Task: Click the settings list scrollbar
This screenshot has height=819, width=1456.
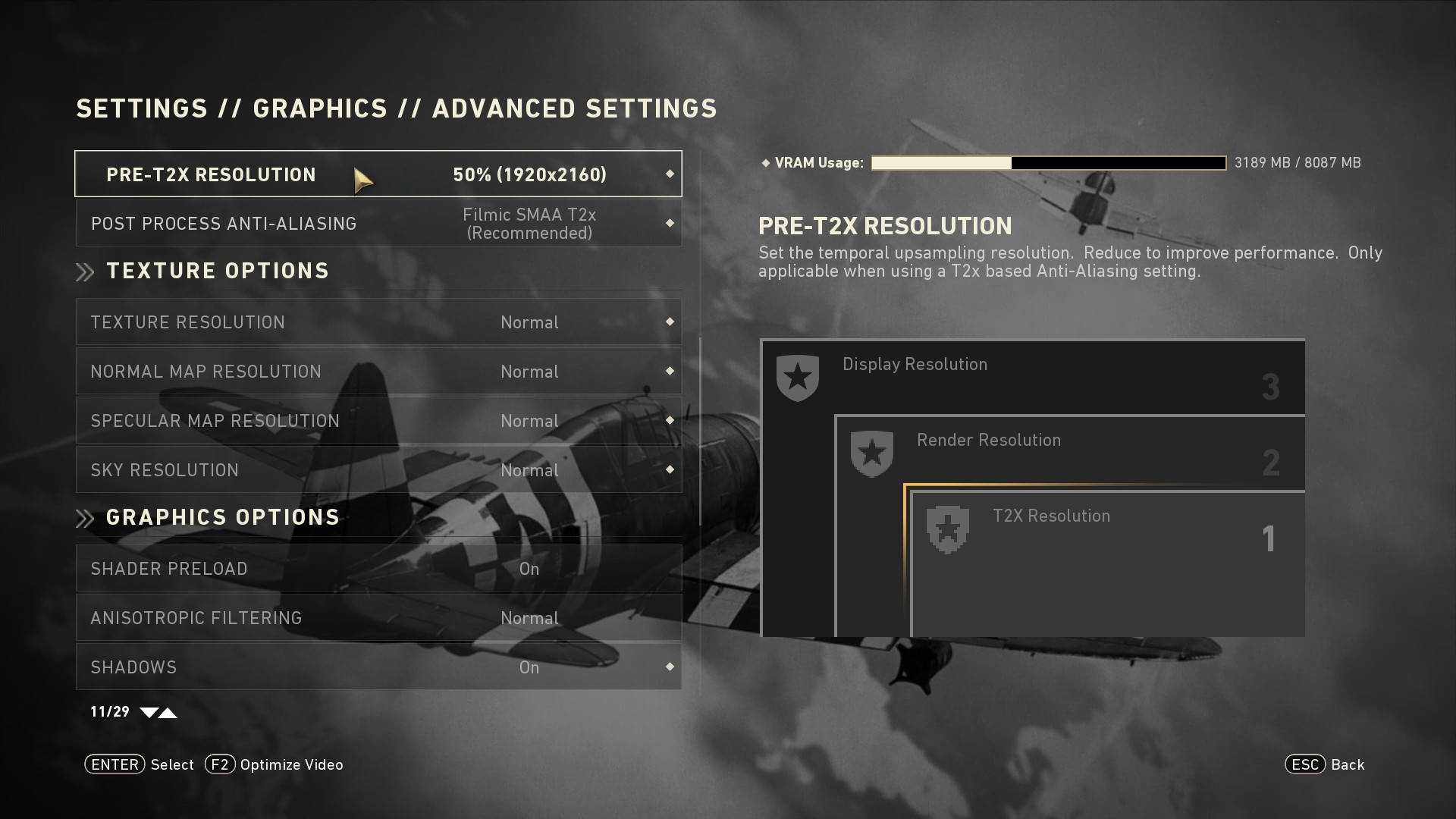Action: 700,431
